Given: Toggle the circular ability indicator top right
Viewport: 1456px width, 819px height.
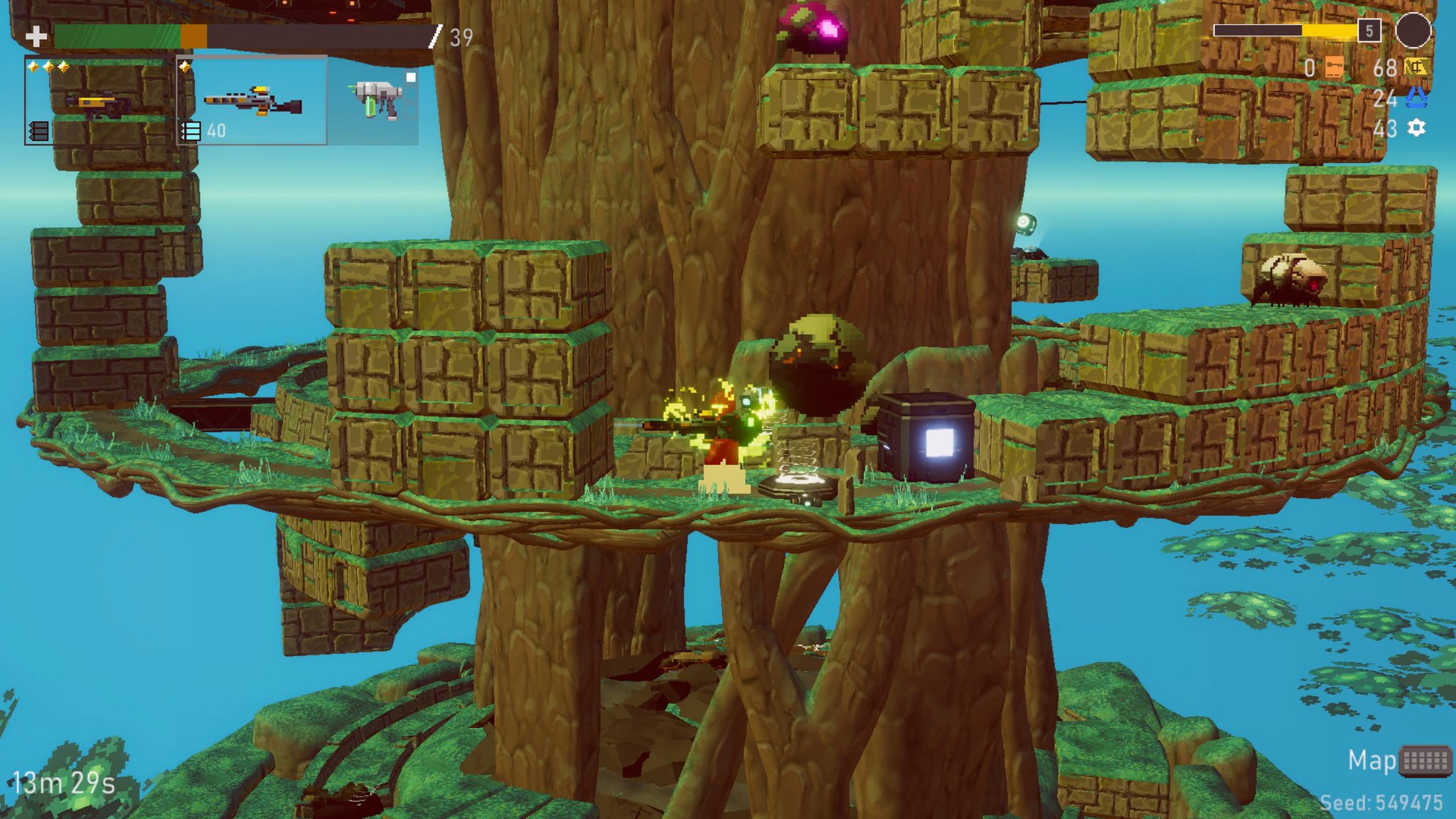Looking at the screenshot, I should 1415,32.
